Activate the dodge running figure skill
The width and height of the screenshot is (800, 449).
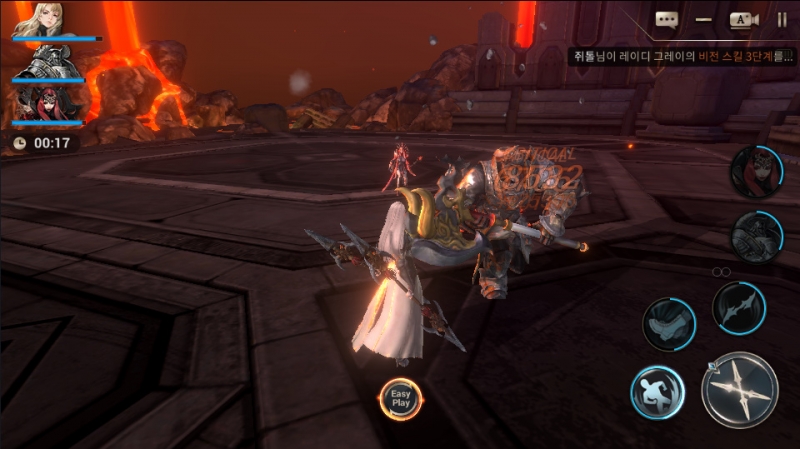tap(657, 391)
